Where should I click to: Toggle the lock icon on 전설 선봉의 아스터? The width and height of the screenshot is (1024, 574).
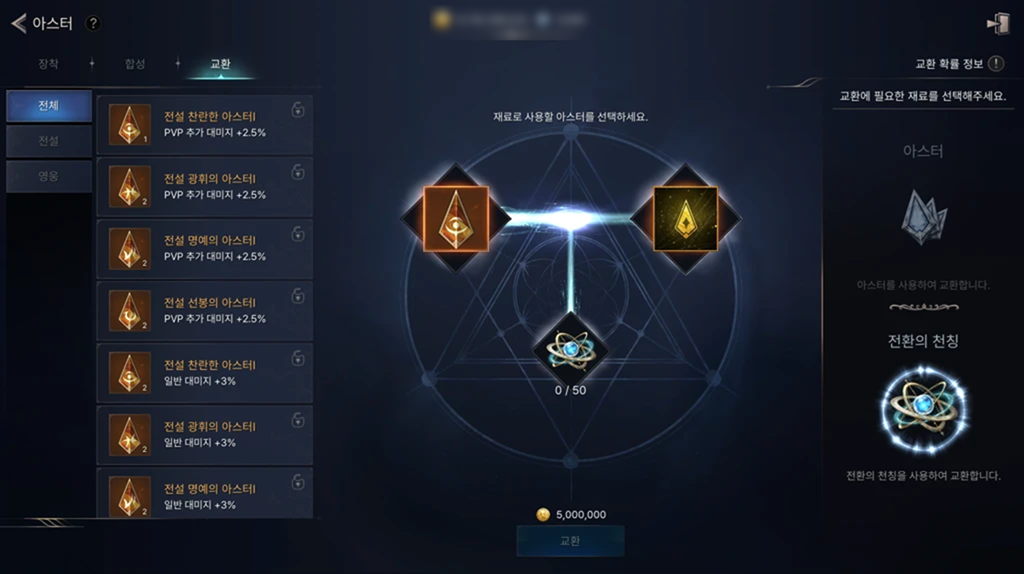click(x=298, y=296)
